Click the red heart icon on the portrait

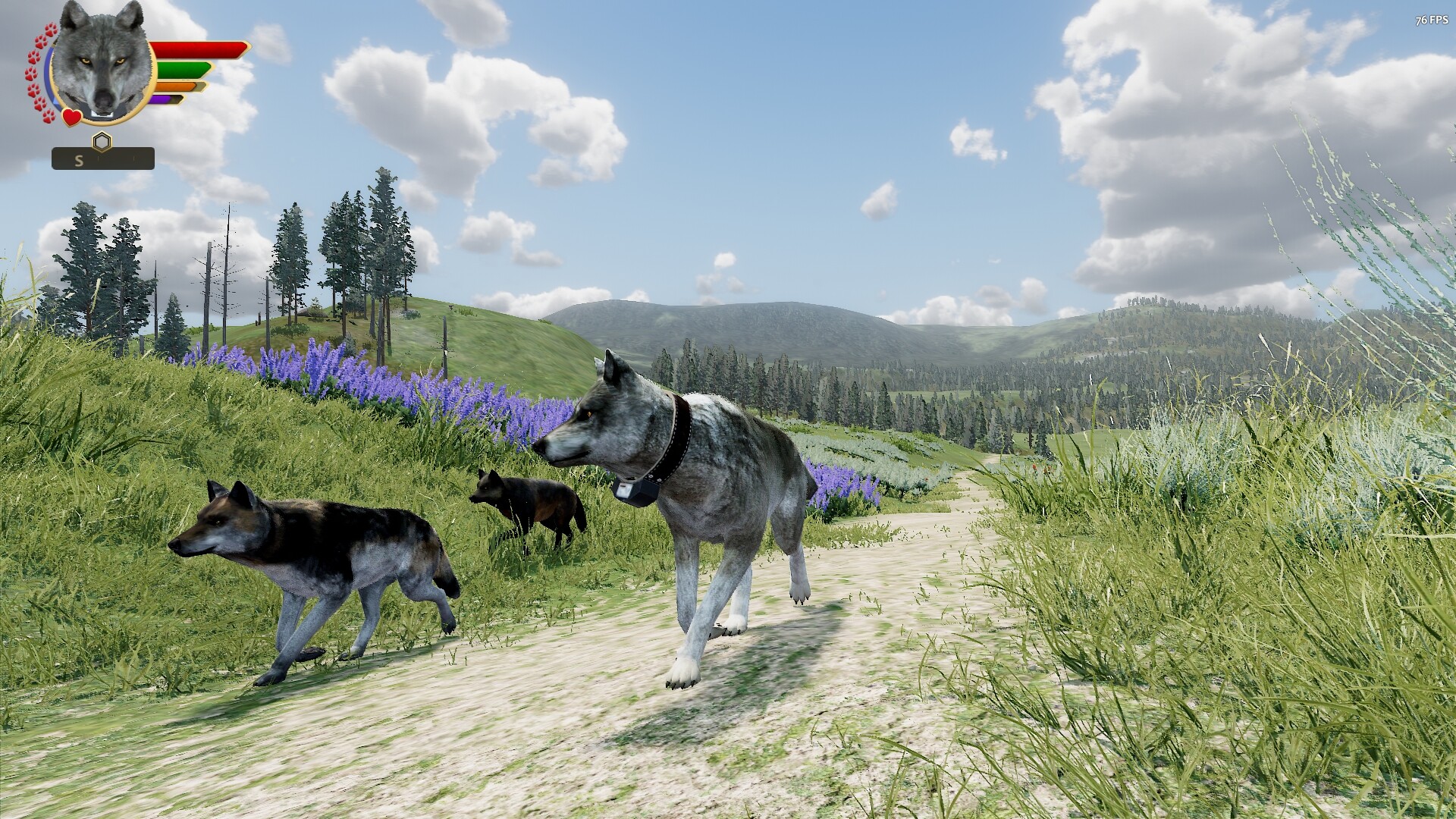[71, 117]
